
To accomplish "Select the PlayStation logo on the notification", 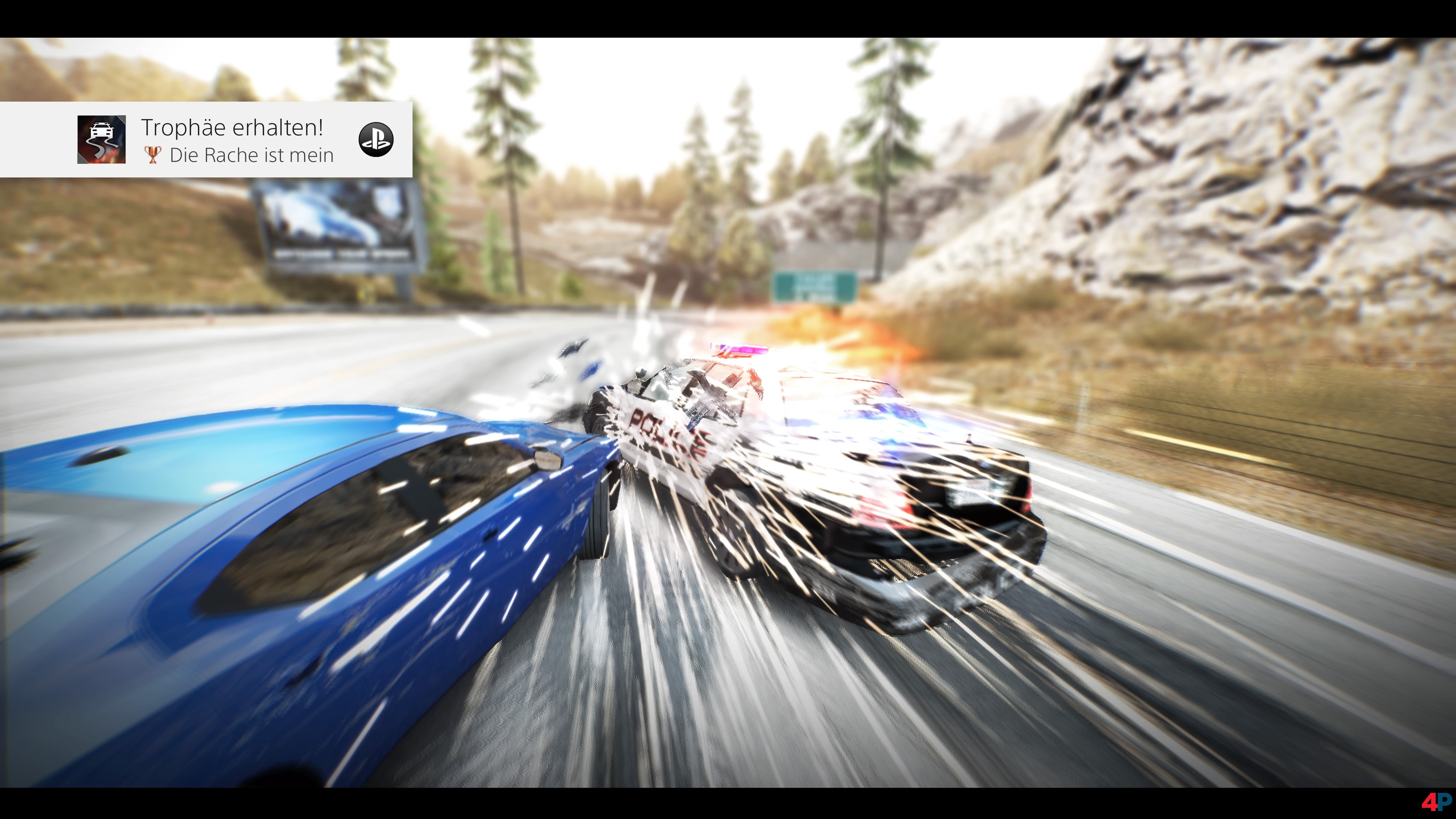I will coord(376,140).
